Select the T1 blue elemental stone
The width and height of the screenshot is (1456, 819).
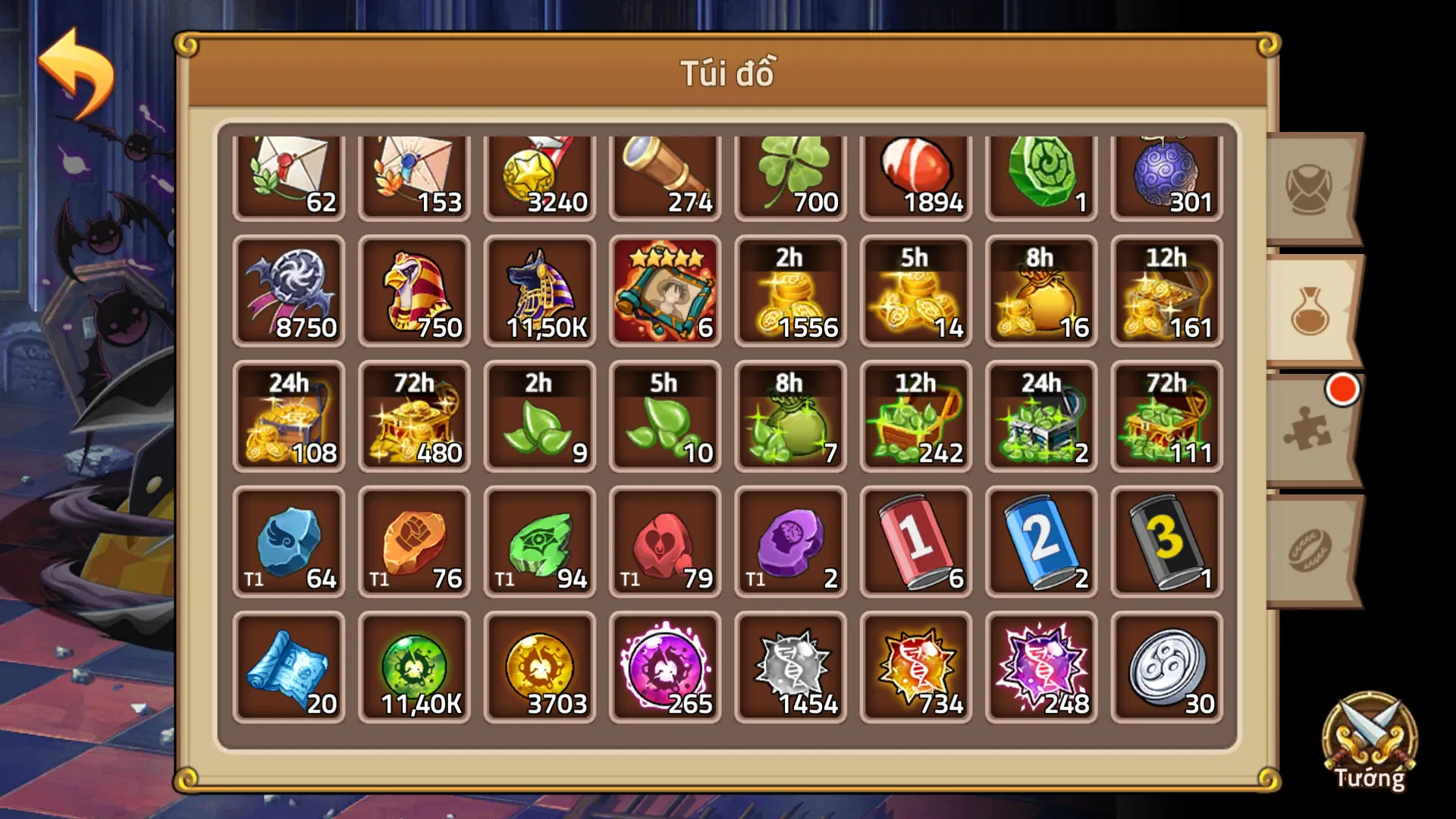[290, 542]
